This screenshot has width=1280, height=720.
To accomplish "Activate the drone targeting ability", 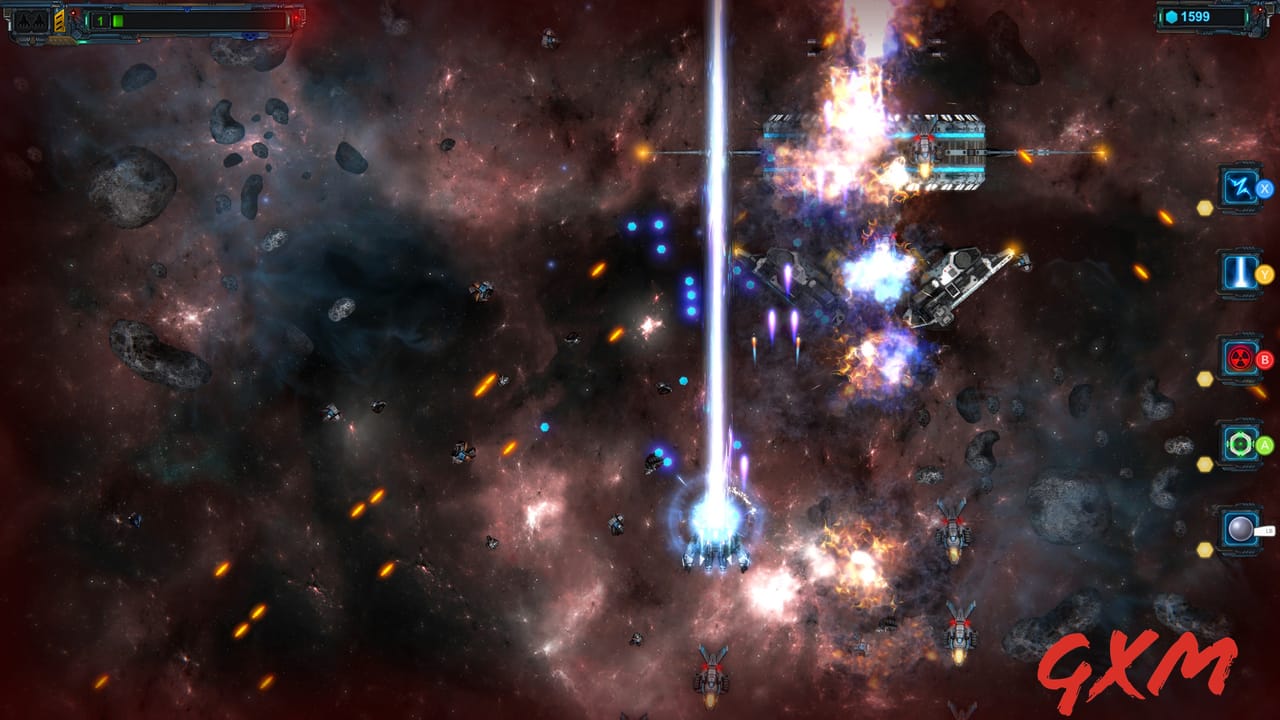I will click(1239, 443).
